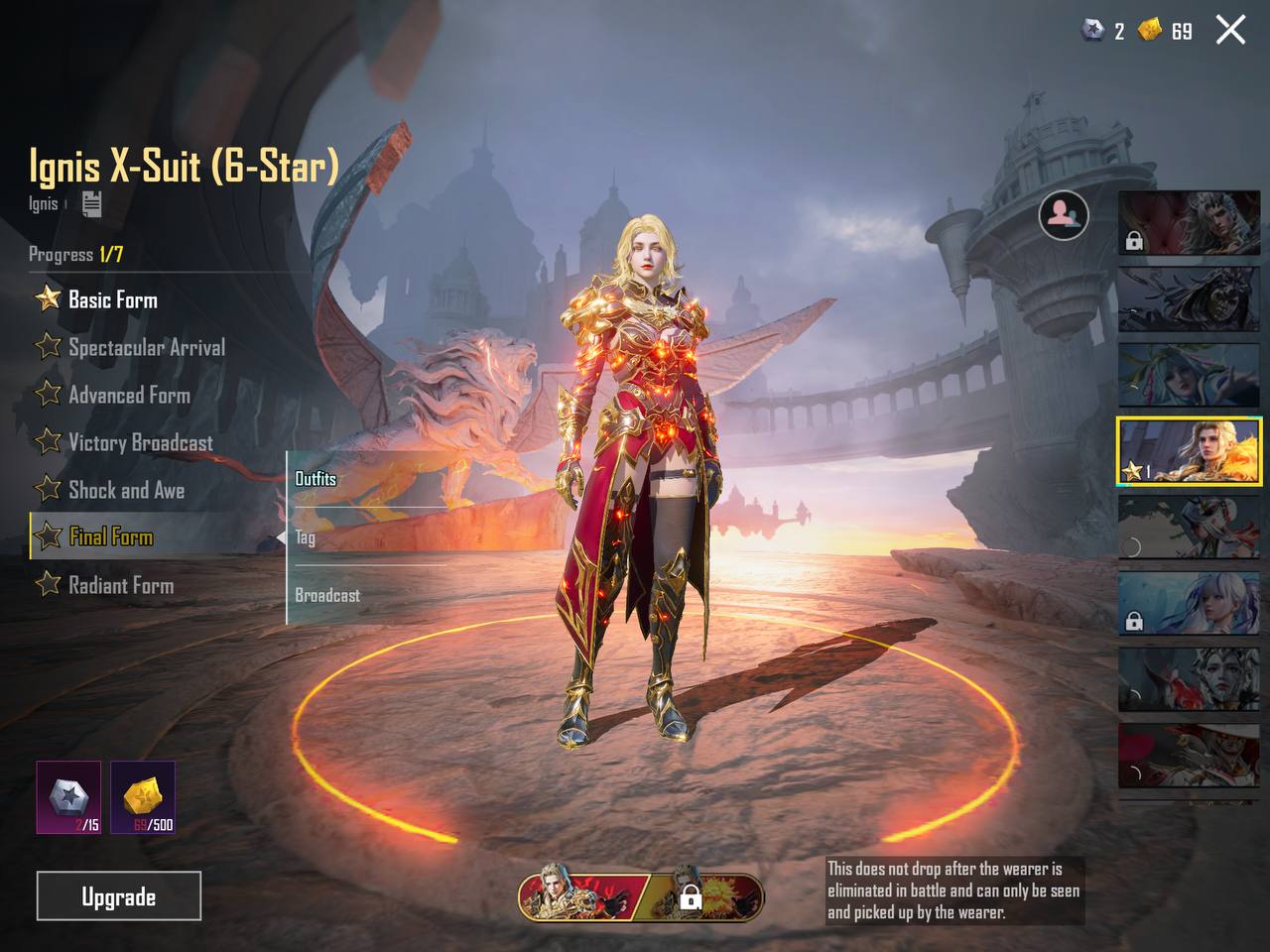Select the highlighted Ignis suit thumbnail
This screenshot has width=1270, height=952.
point(1190,451)
